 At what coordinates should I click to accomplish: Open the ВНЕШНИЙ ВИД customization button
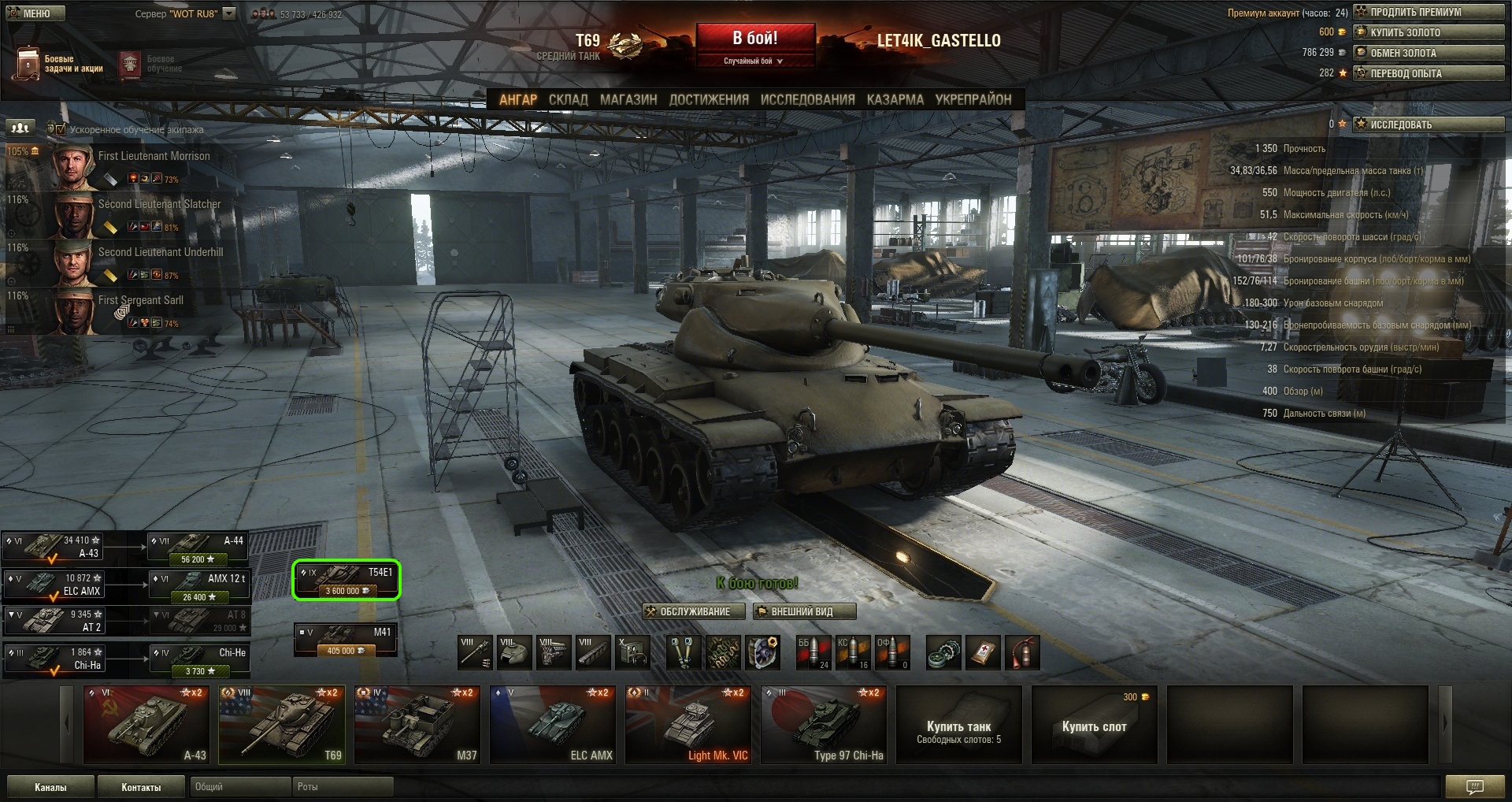pyautogui.click(x=803, y=611)
